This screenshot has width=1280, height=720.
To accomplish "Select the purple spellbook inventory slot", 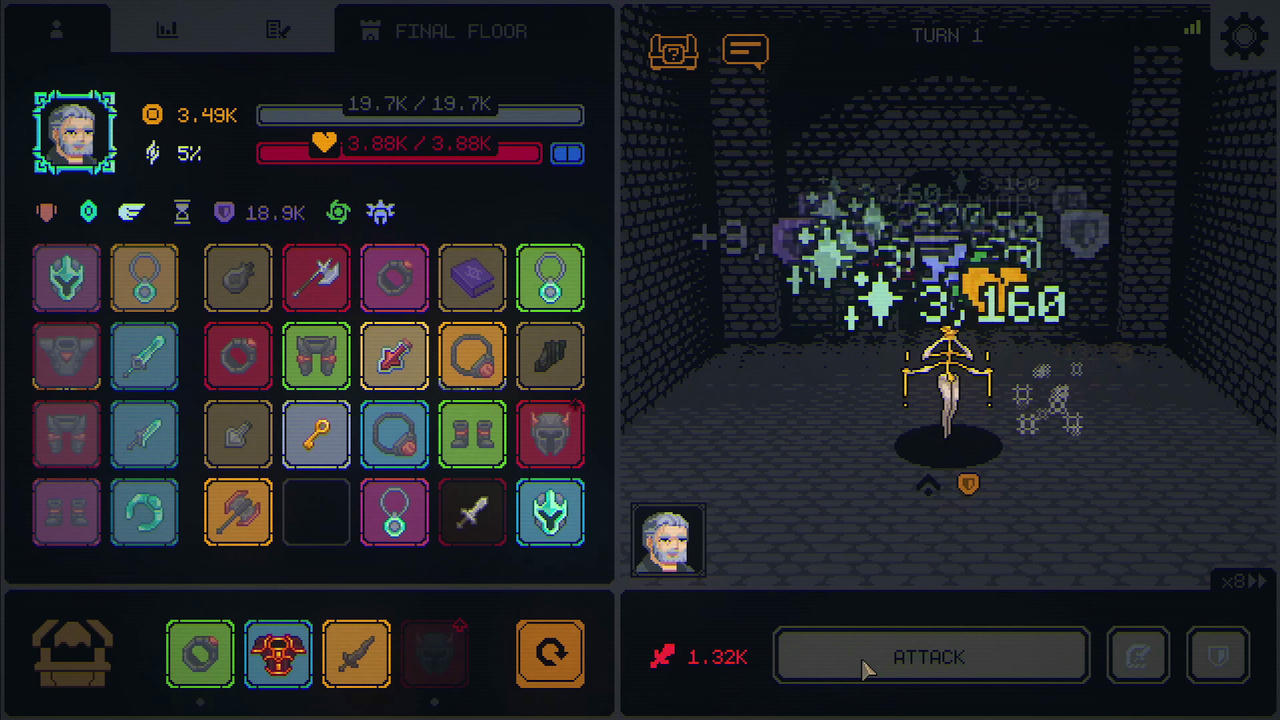I will tap(472, 278).
